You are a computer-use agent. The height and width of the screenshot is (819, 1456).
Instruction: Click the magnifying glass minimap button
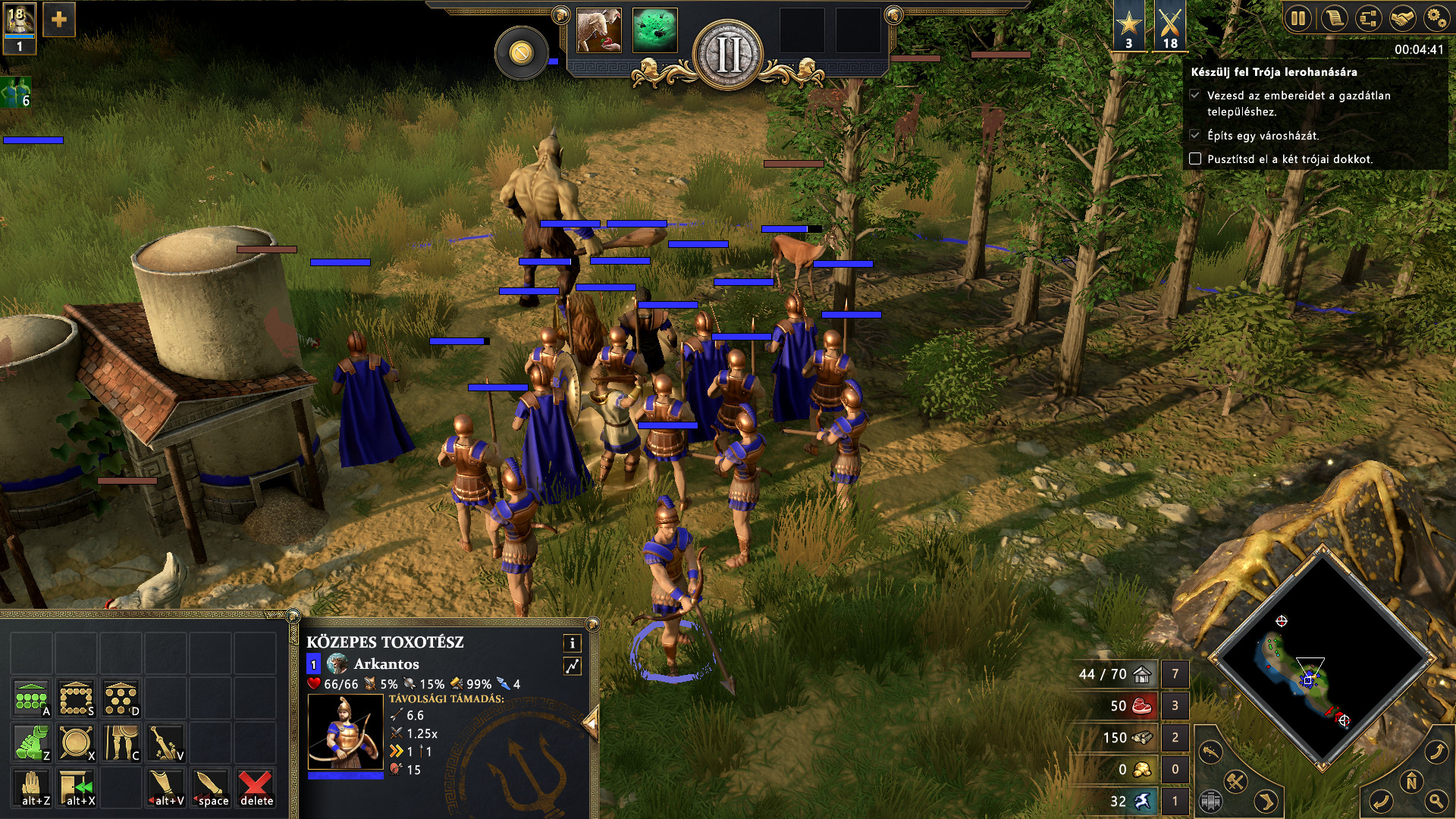click(x=1436, y=799)
